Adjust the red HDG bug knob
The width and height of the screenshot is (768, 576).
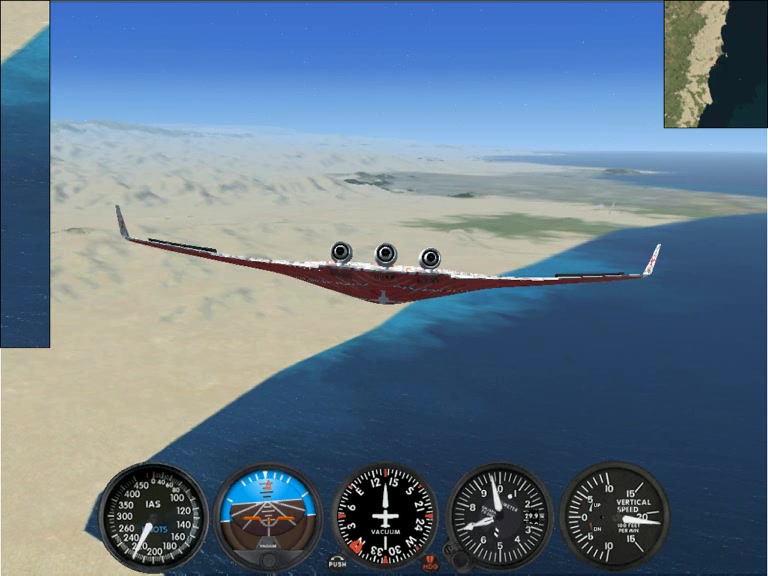(431, 562)
